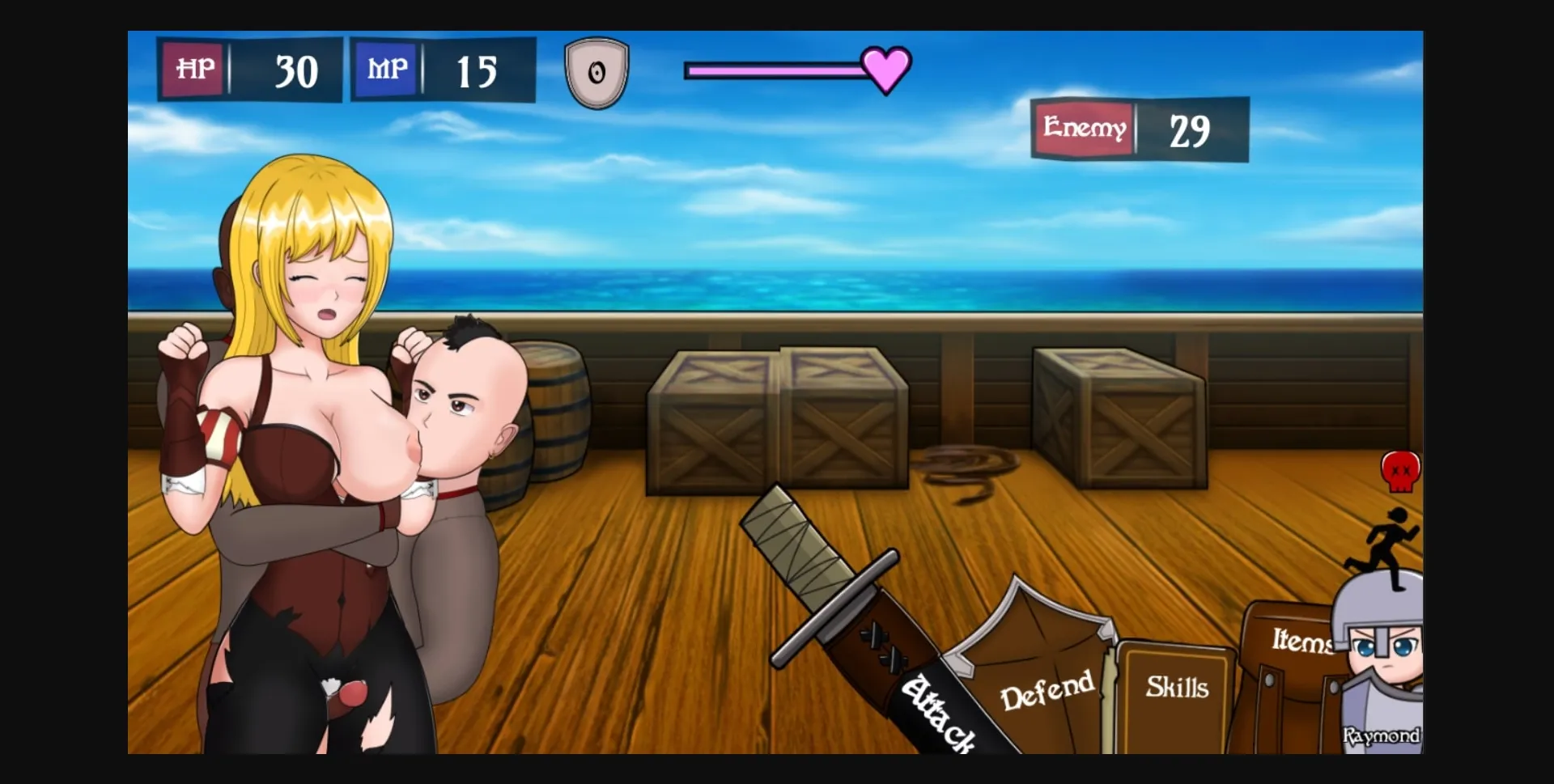Click the Enemy health label
The height and width of the screenshot is (784, 1554).
(x=1085, y=127)
